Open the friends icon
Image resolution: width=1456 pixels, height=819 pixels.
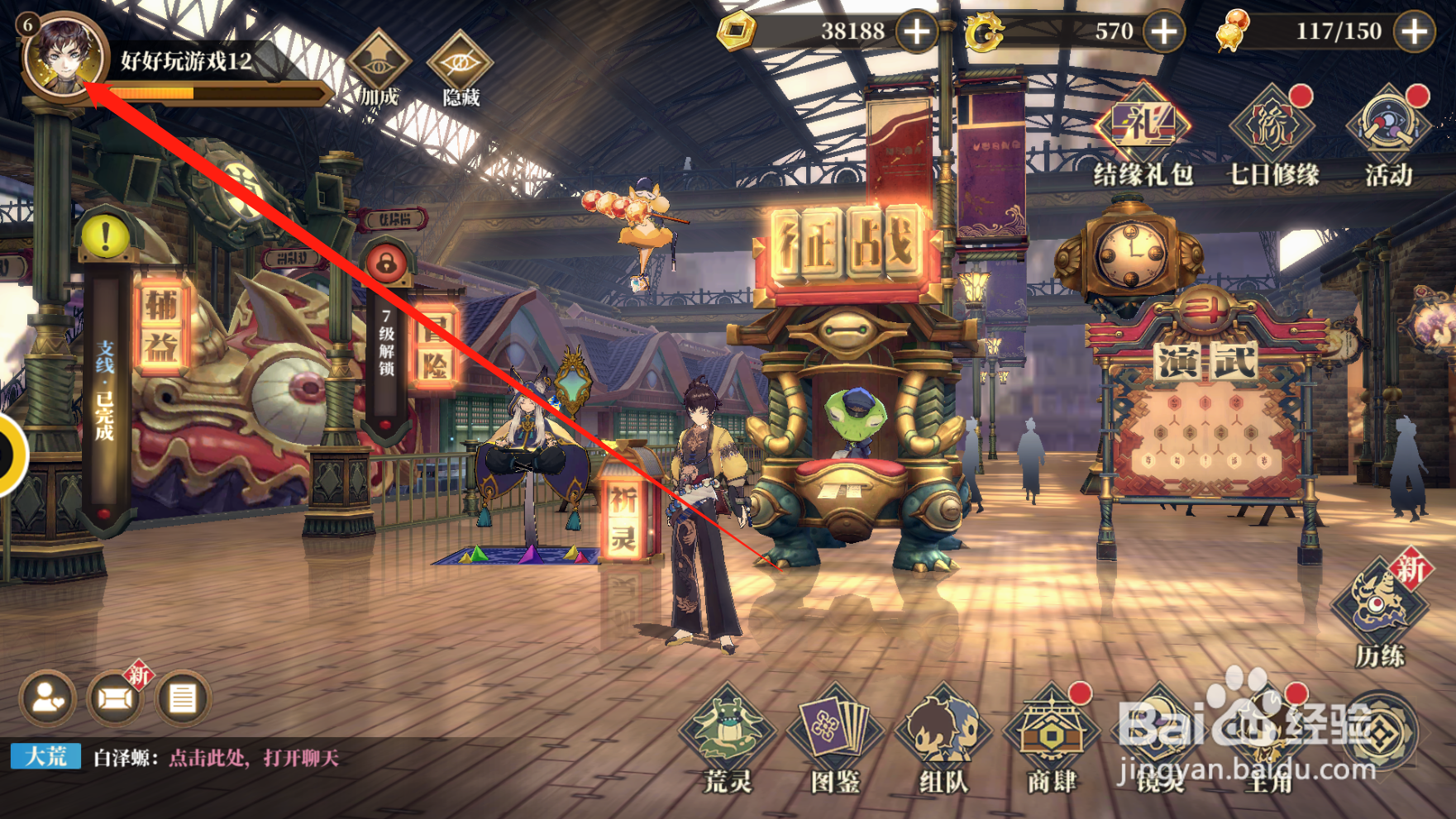pyautogui.click(x=48, y=699)
